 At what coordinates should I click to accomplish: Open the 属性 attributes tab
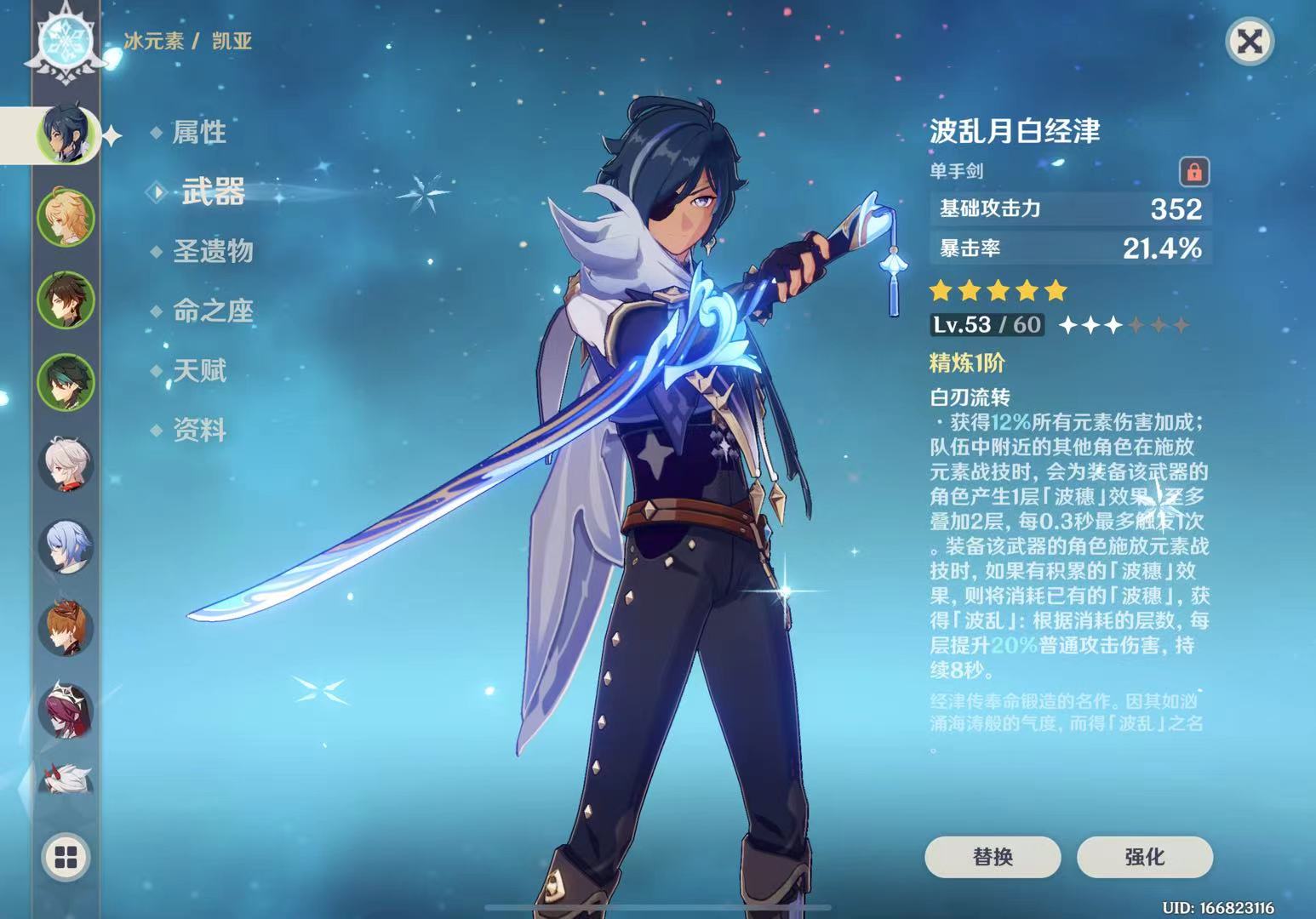(199, 133)
